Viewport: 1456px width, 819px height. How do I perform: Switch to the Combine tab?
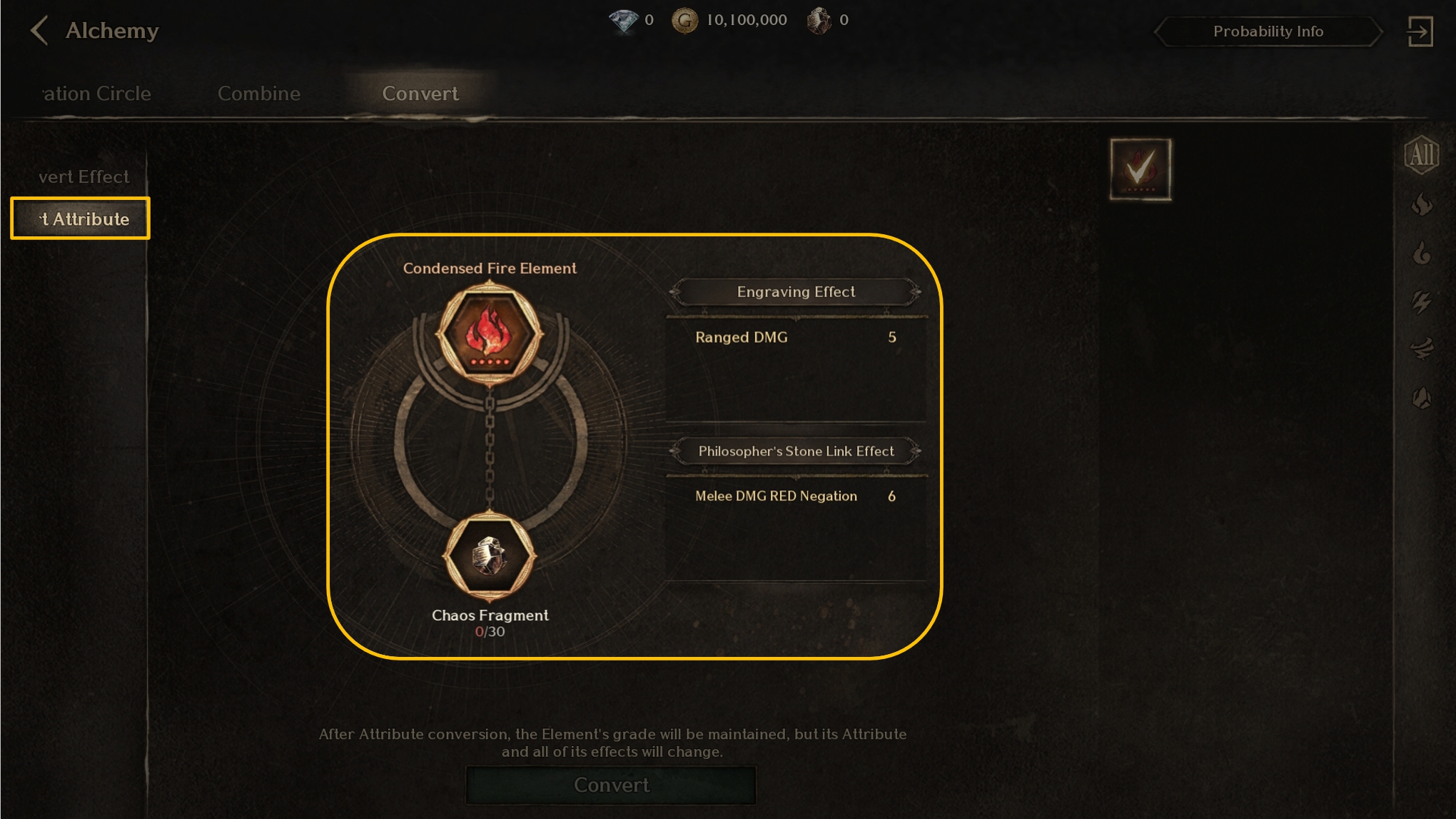[258, 94]
